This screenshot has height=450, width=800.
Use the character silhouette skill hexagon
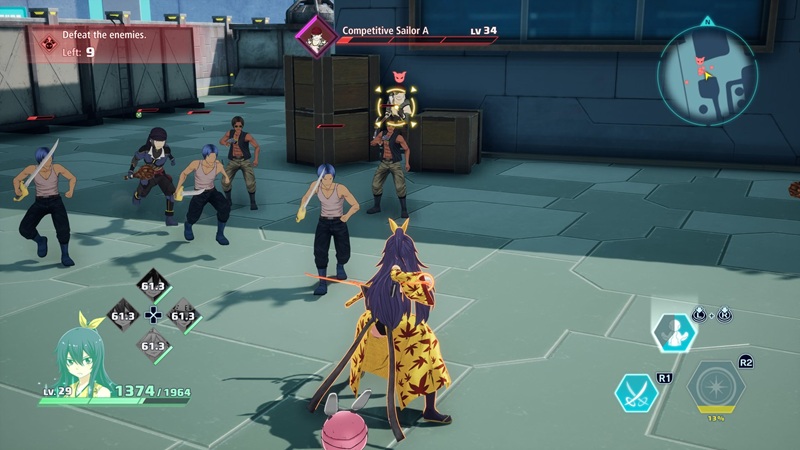[x=674, y=331]
